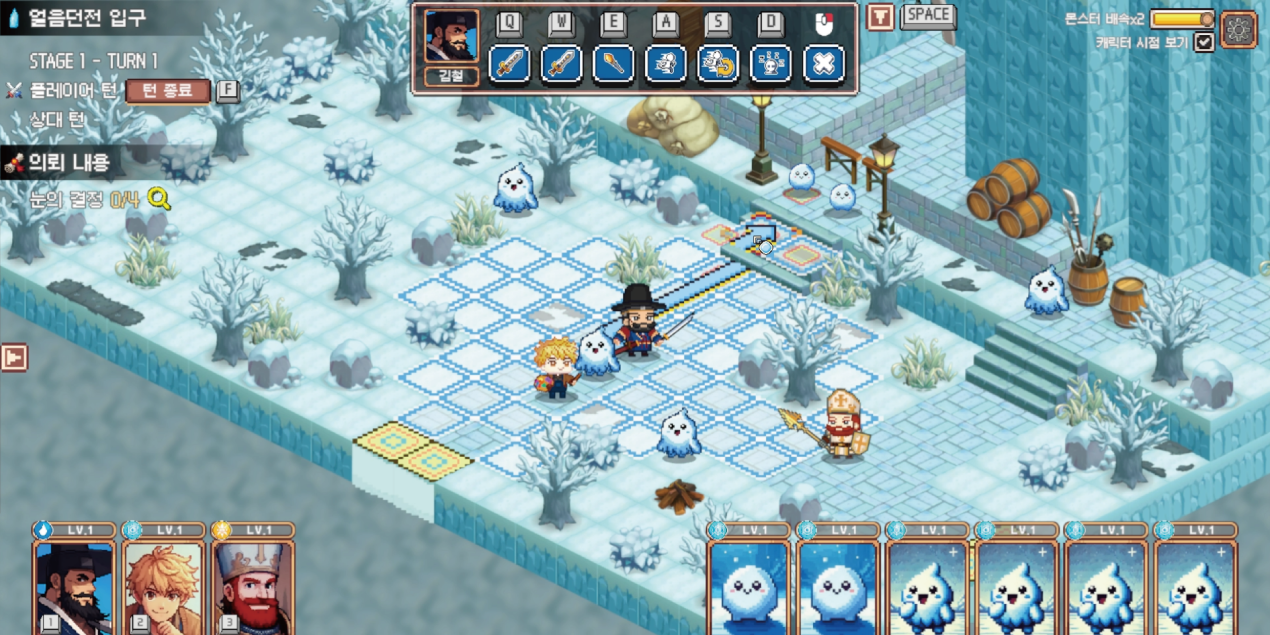
Task: Toggle the 캐릭터 시점 보기 checkbox
Action: 1204,42
